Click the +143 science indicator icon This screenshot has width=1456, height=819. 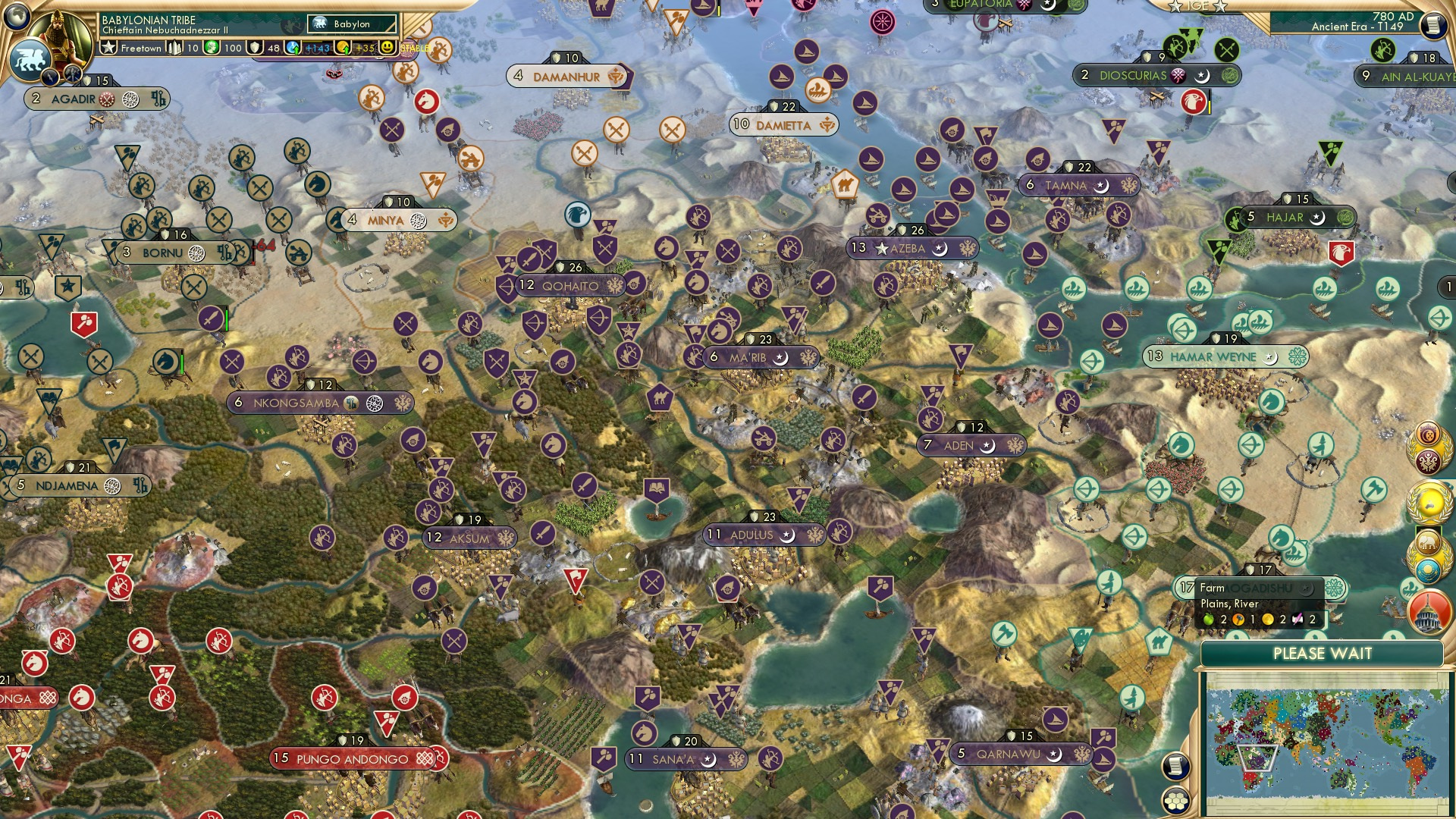tap(293, 47)
